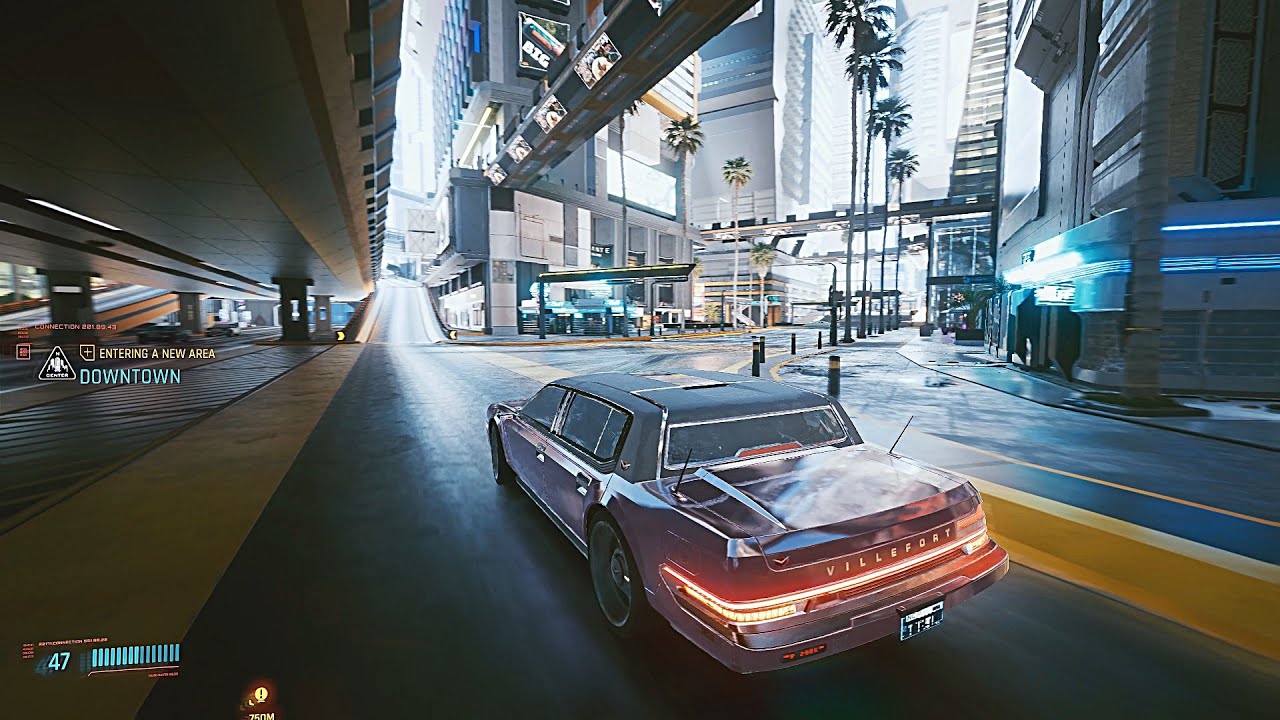Click the speed value showing 47

tap(59, 659)
